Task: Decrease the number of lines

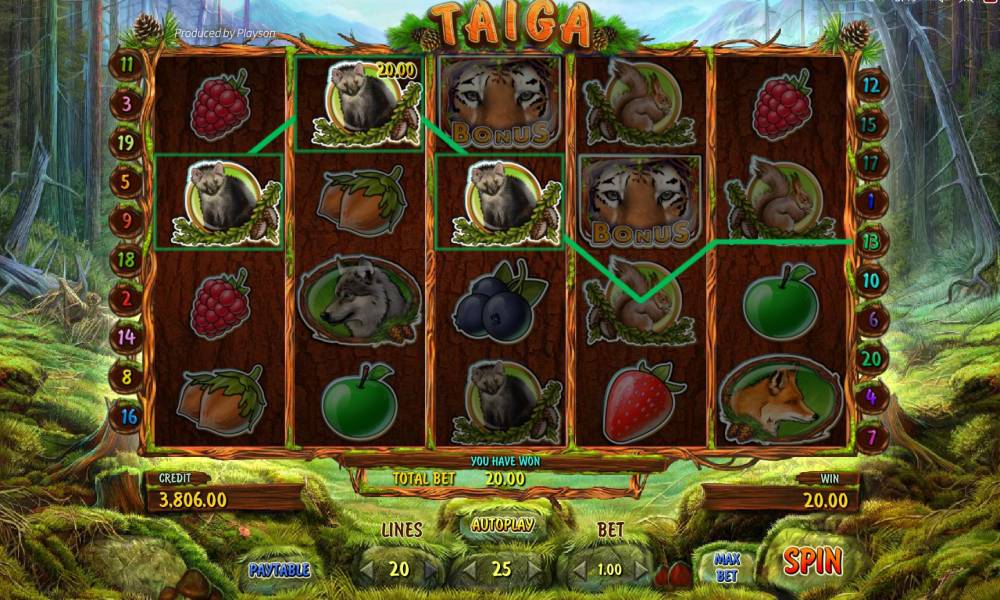Action: pos(367,570)
